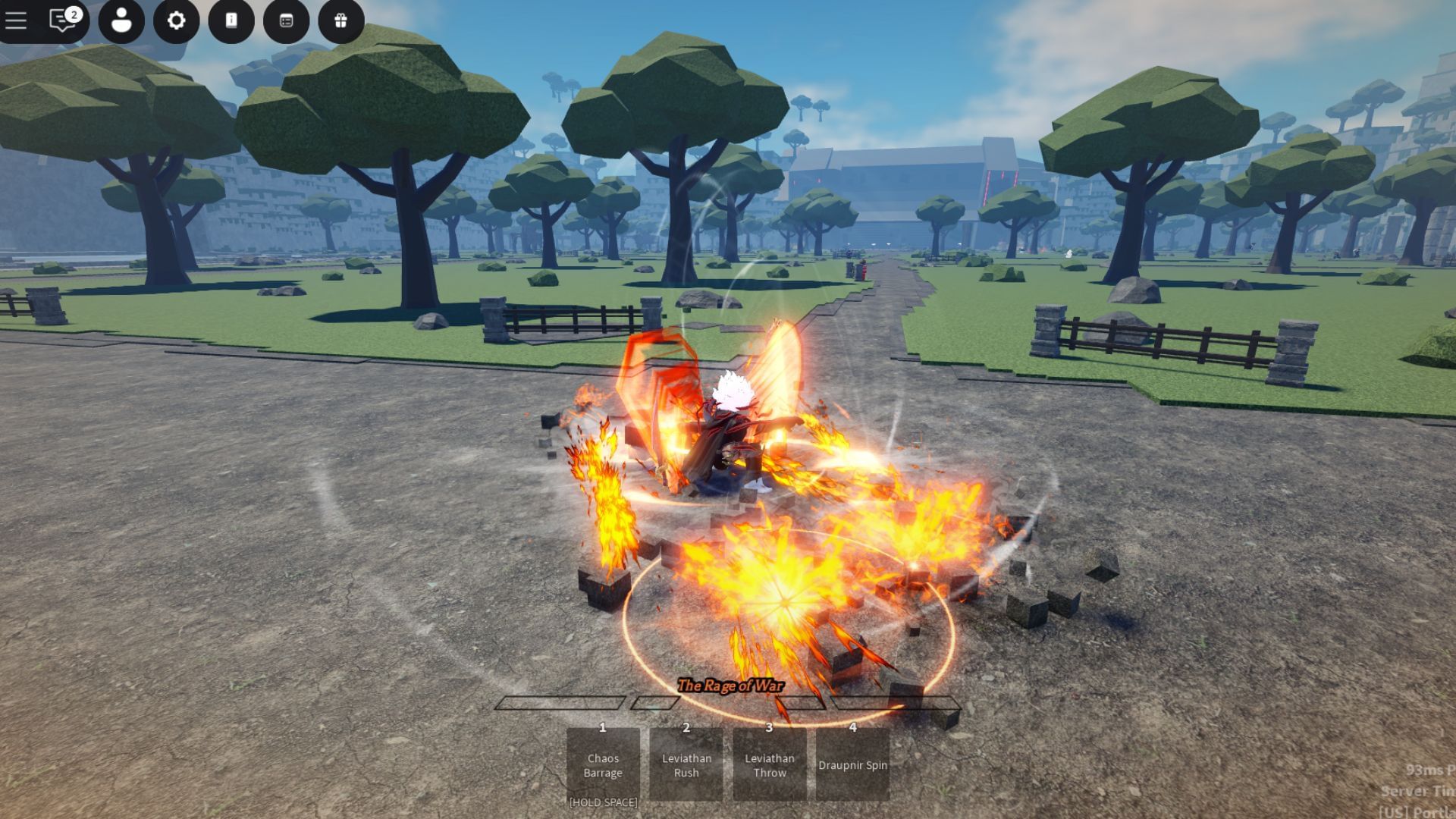
Task: Use the Leviathan Rush skill
Action: [686, 764]
